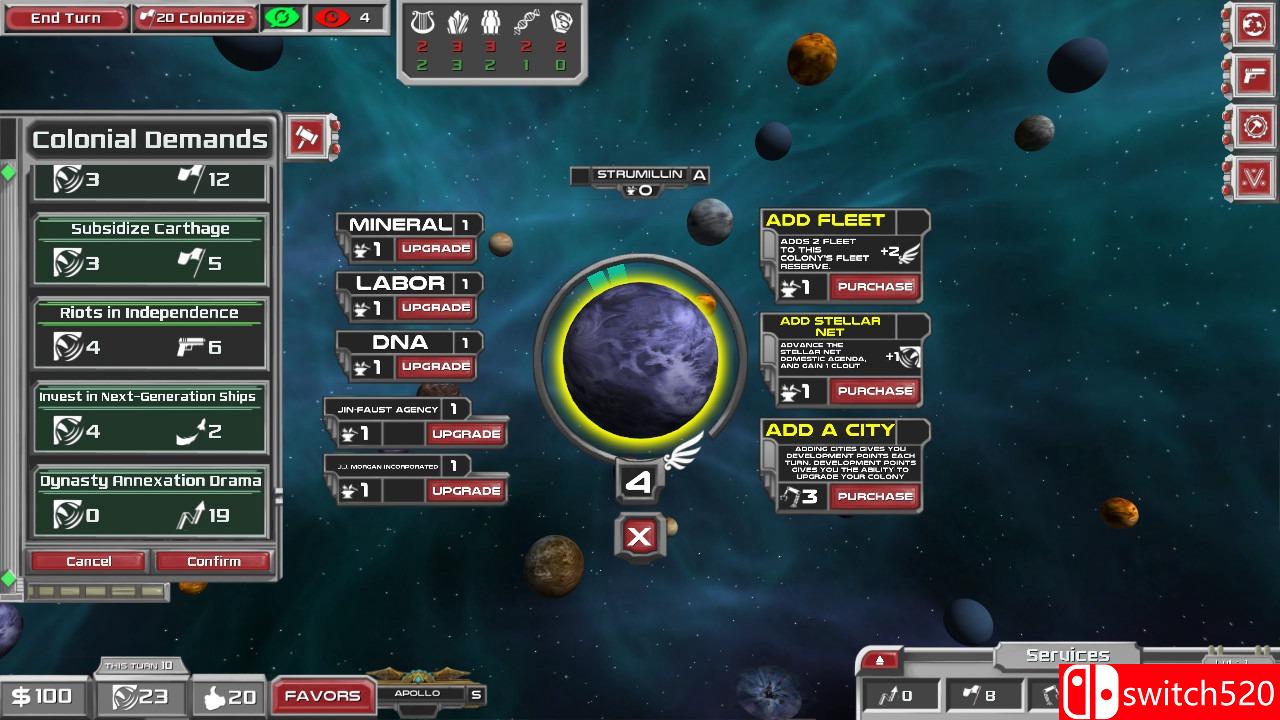This screenshot has width=1280, height=720.
Task: End the current turn
Action: coord(65,18)
